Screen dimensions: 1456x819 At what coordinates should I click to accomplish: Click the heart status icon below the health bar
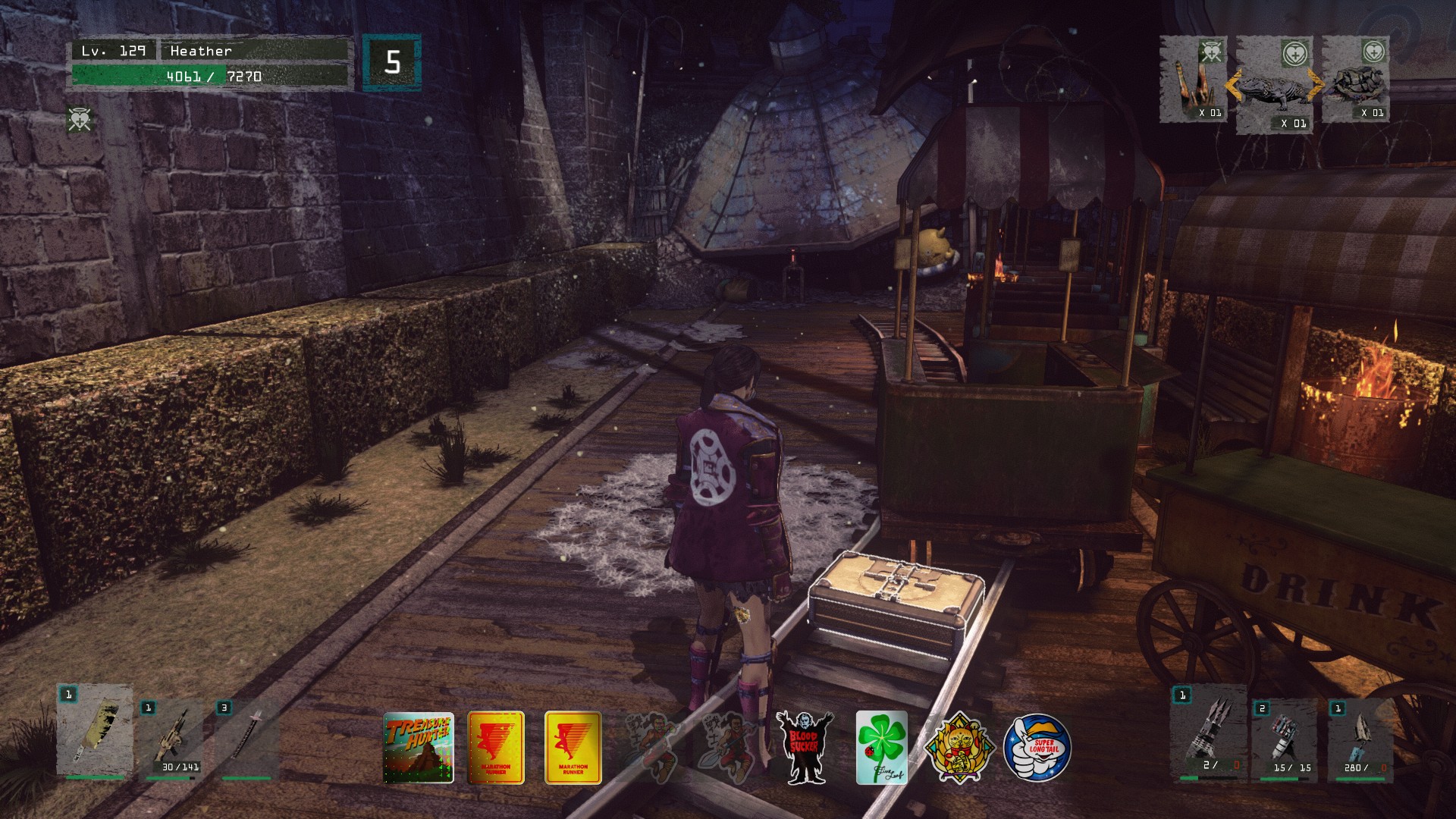click(x=79, y=120)
